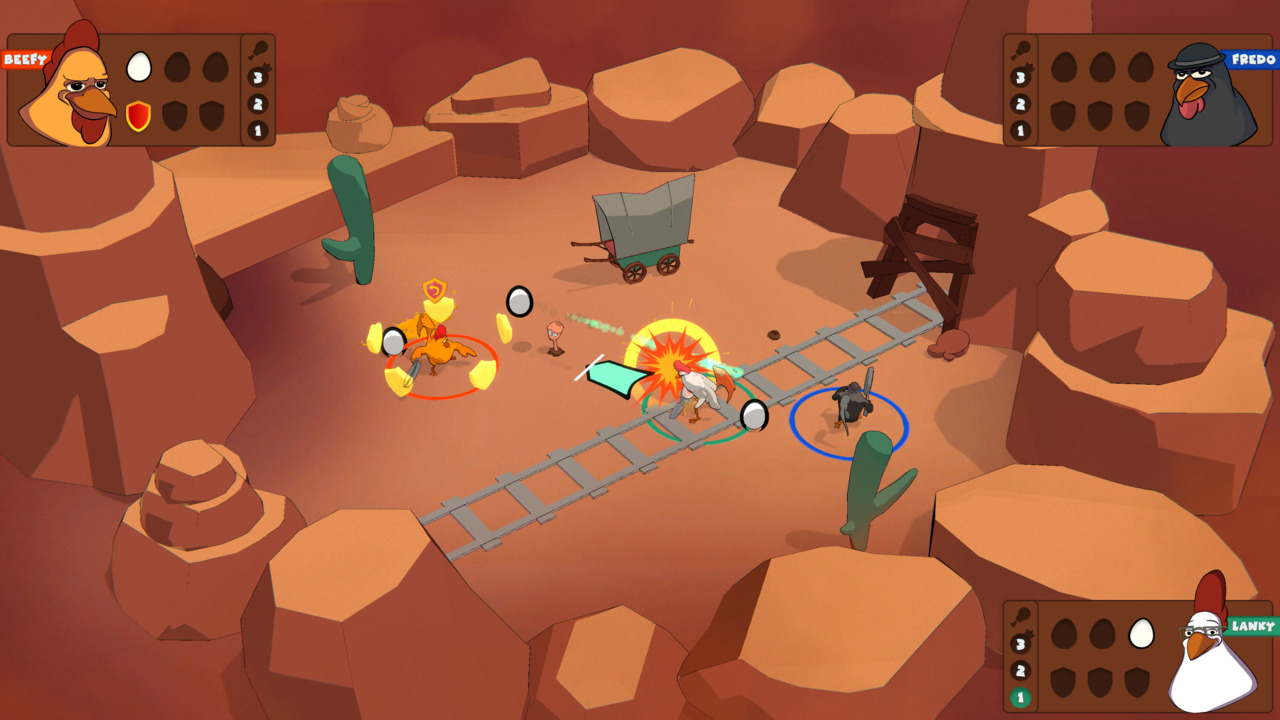
Task: Click the red shield icon on Beefy's panel
Action: point(138,116)
